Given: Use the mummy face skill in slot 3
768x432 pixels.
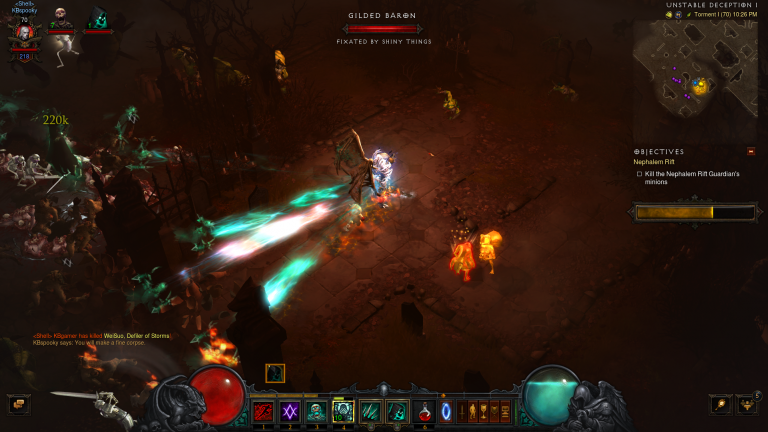Looking at the screenshot, I should 317,410.
